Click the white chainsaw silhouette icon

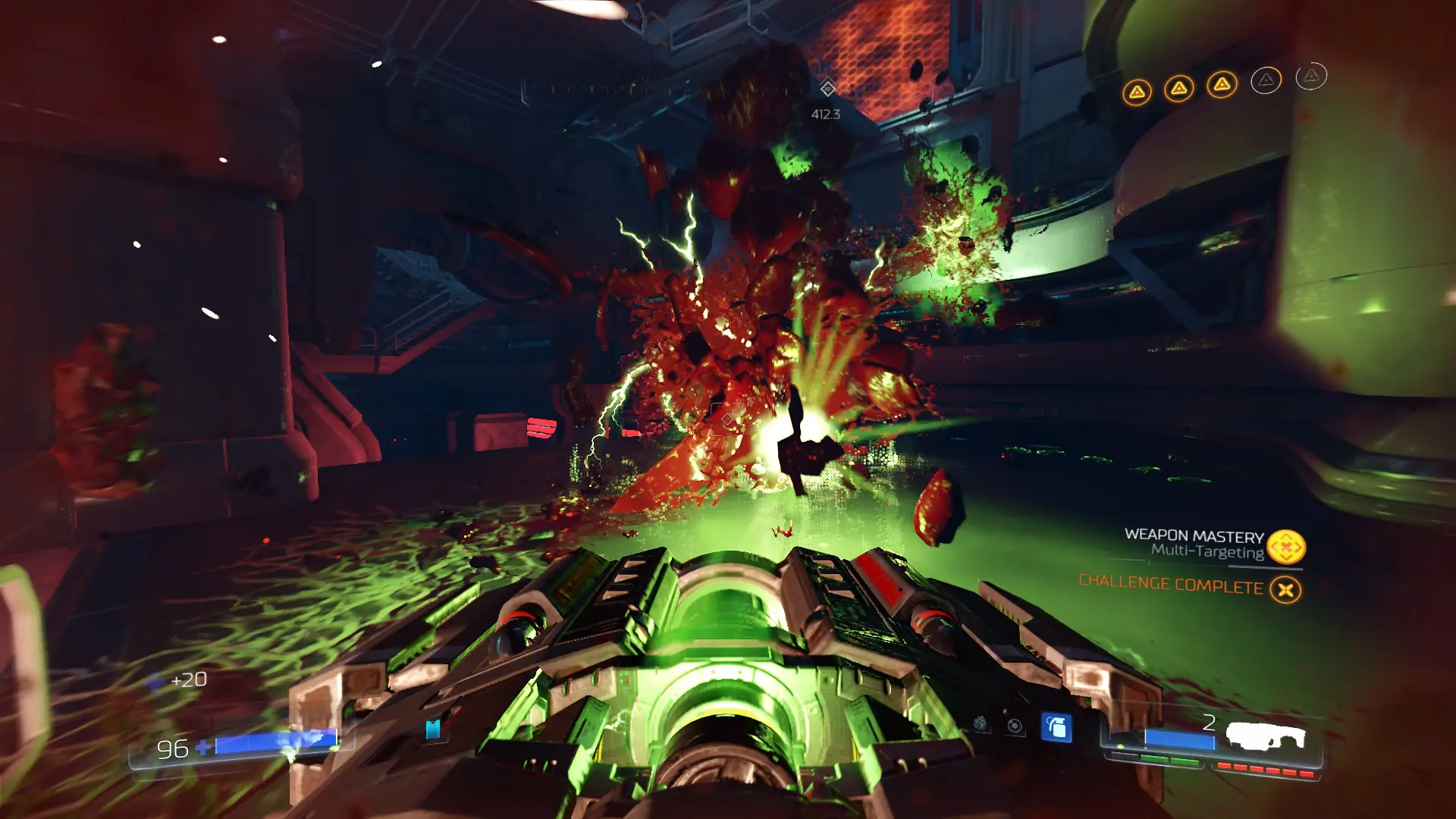[1266, 736]
